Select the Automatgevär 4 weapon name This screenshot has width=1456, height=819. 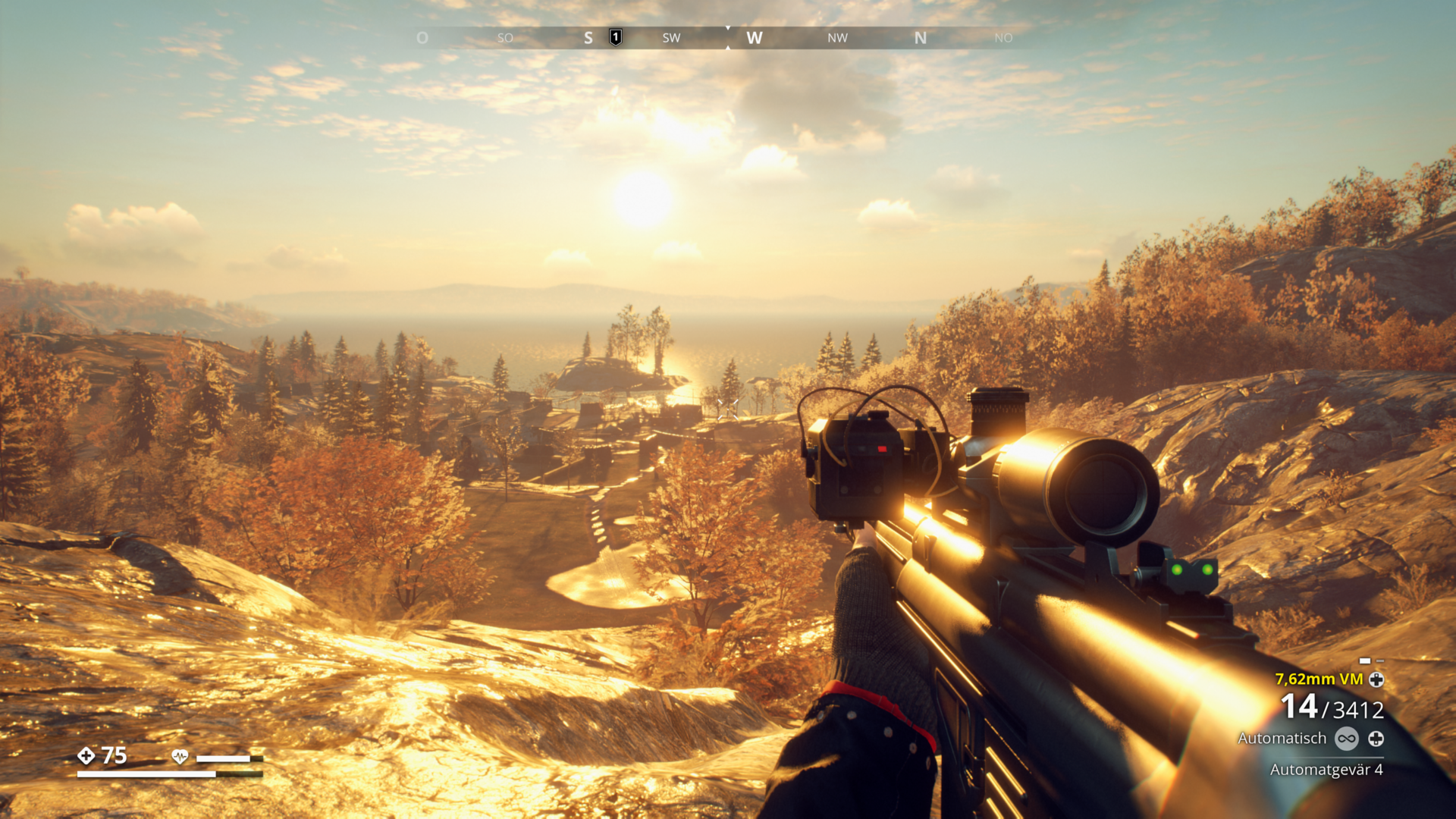pos(1326,769)
